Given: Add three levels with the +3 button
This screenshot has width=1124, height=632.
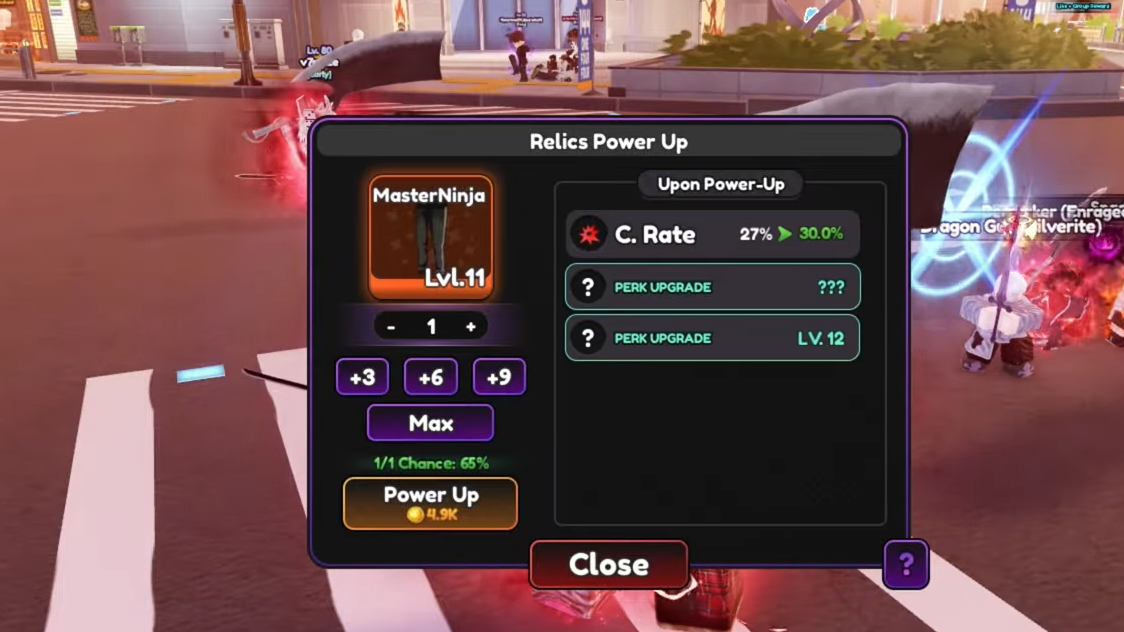Looking at the screenshot, I should [x=362, y=377].
